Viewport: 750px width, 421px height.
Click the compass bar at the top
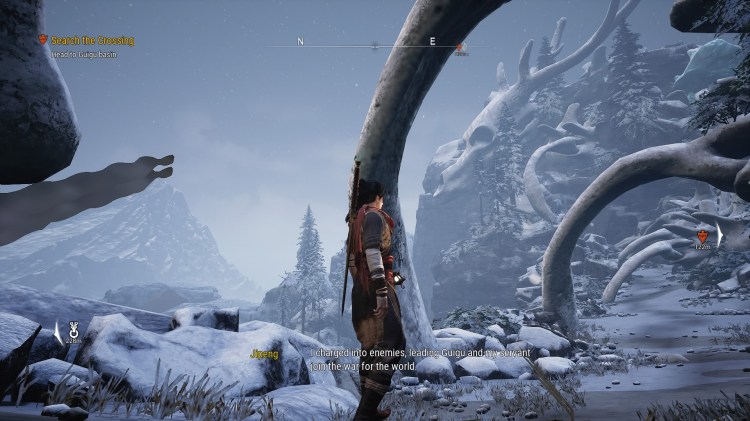[375, 44]
